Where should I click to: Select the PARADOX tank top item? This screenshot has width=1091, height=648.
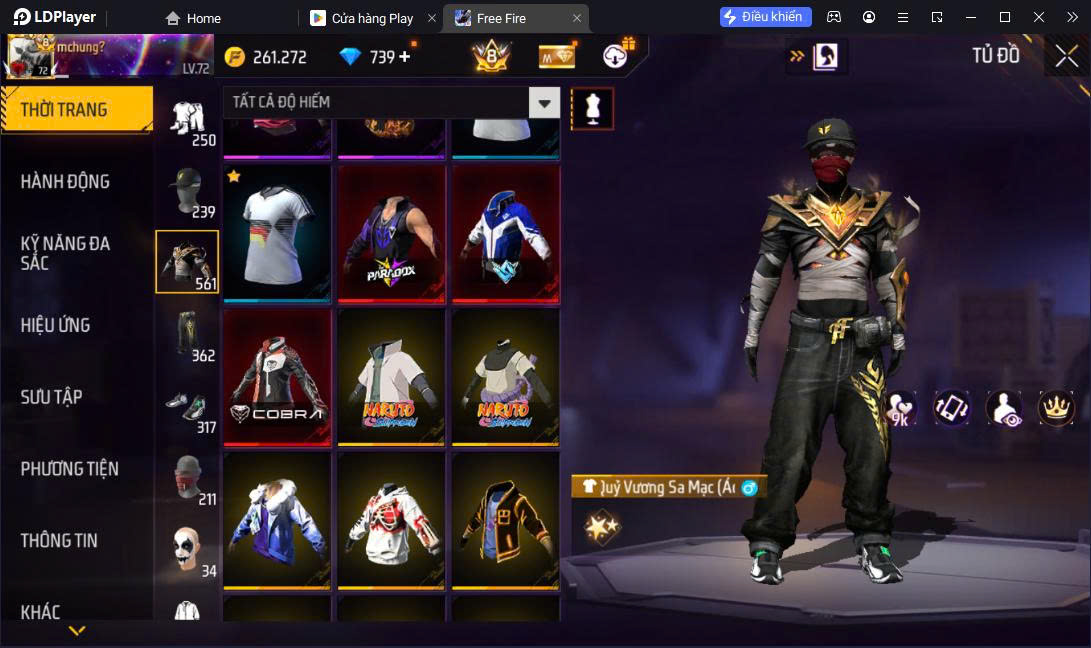pos(391,234)
